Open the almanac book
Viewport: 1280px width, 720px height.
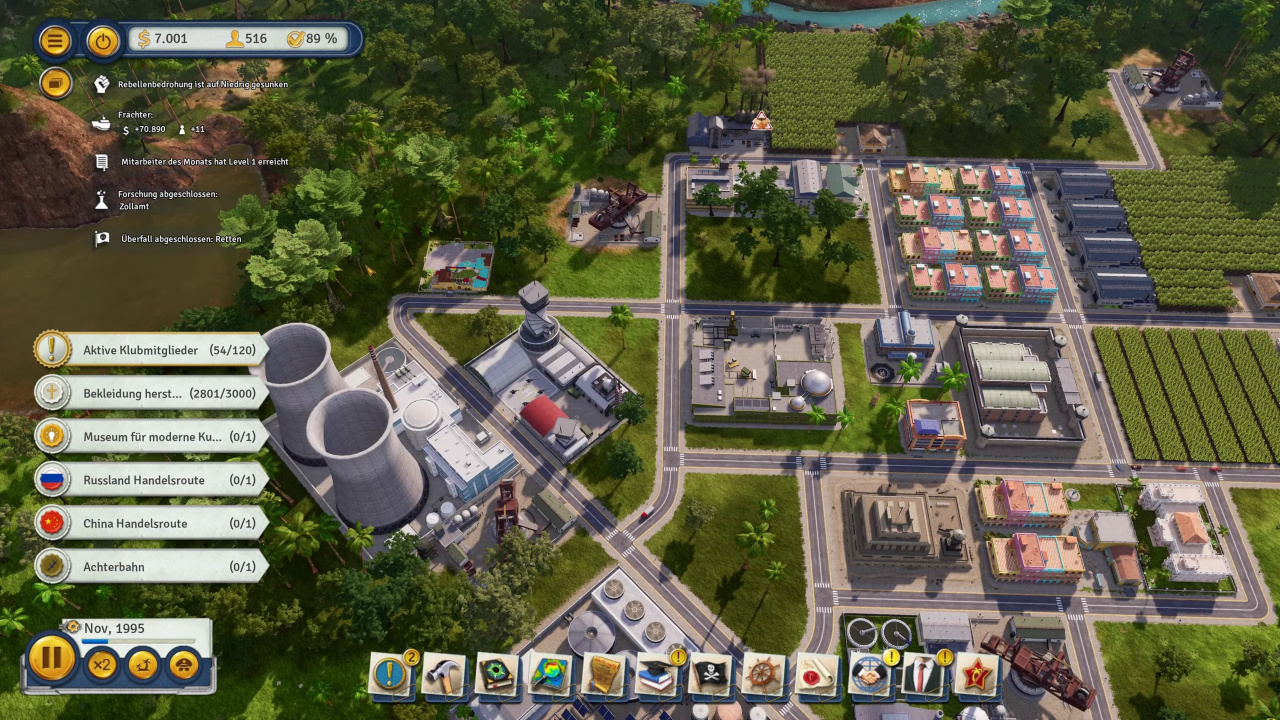pyautogui.click(x=496, y=675)
